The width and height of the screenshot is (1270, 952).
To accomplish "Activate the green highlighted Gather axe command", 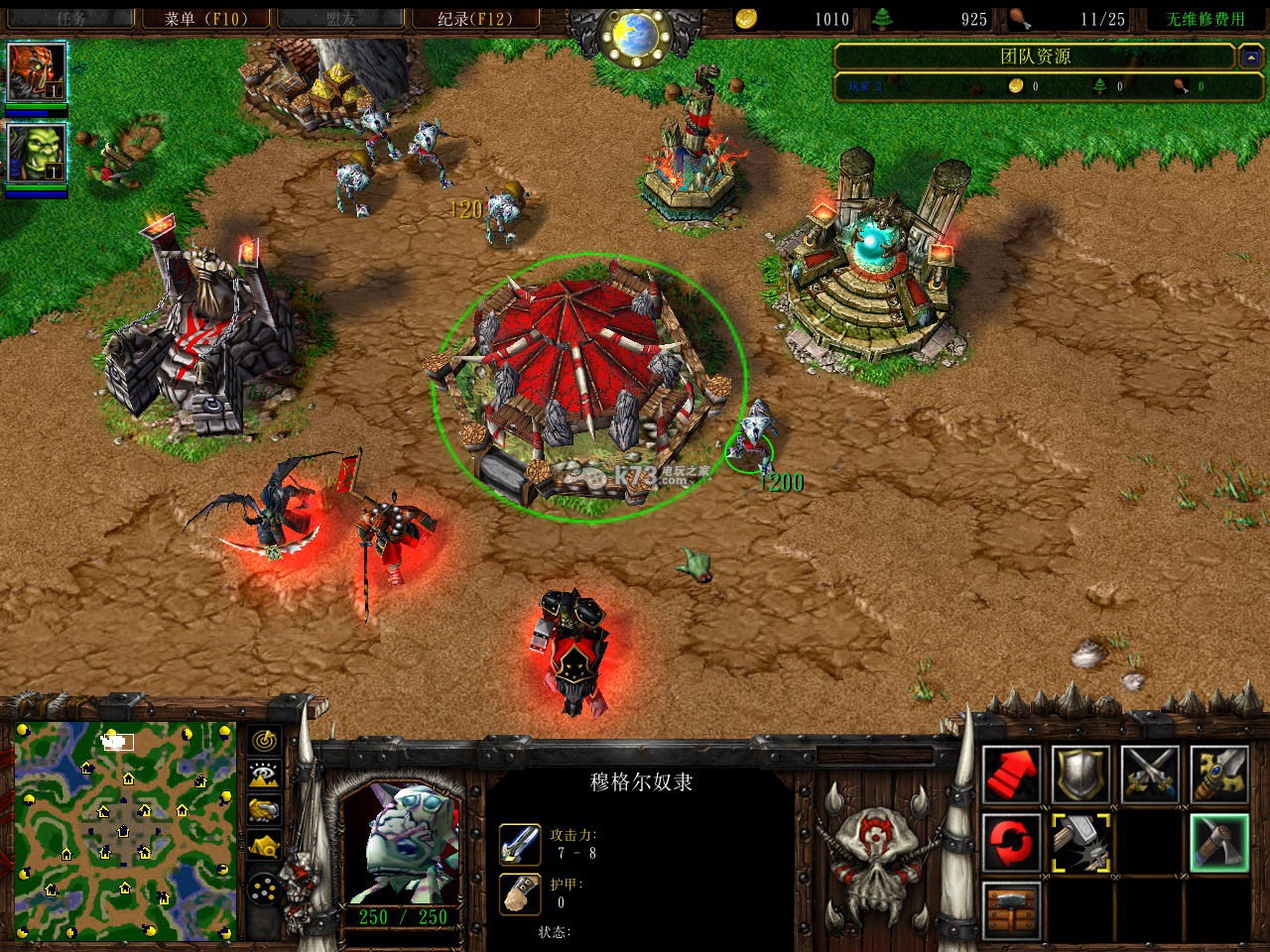I will click(1220, 844).
